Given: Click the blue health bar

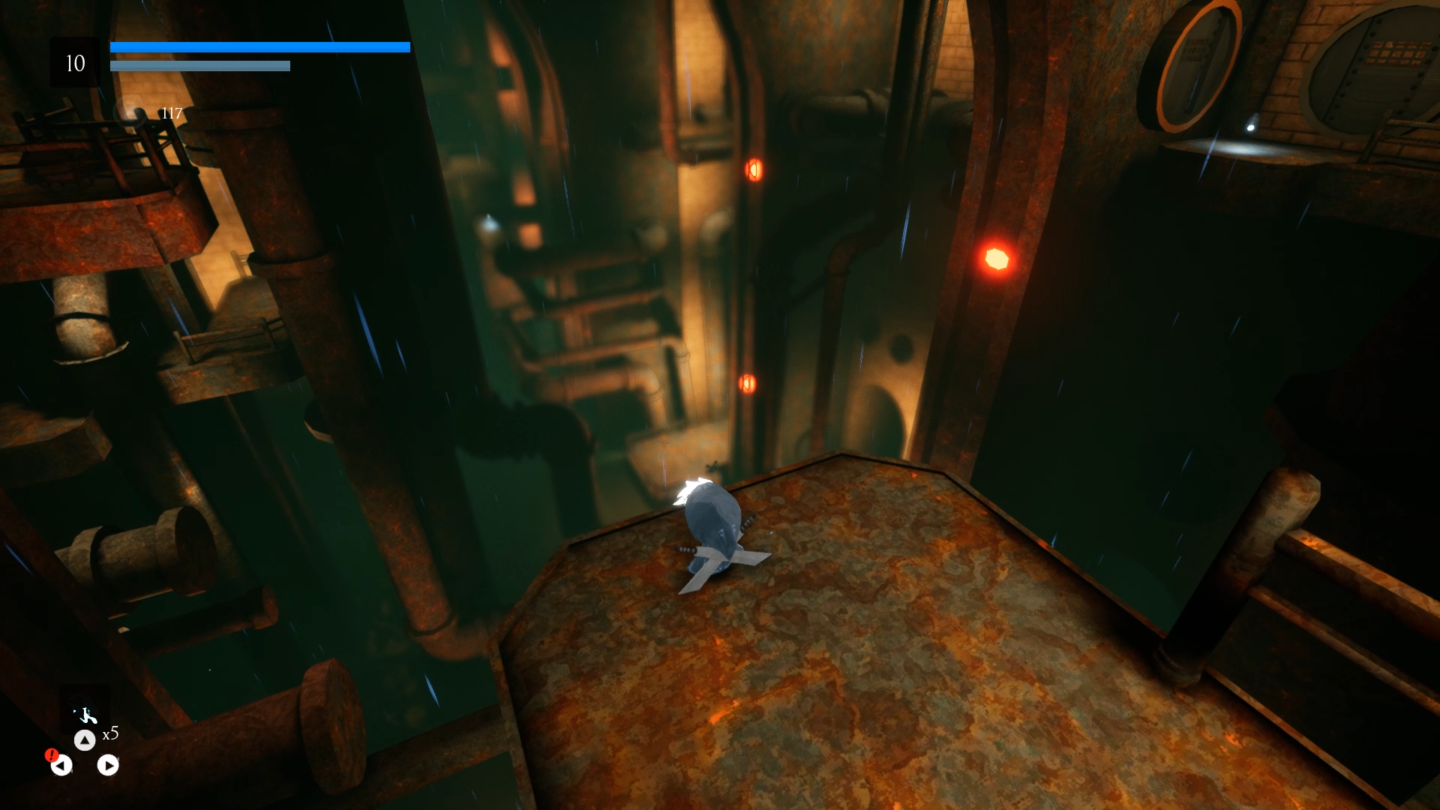Looking at the screenshot, I should [259, 47].
